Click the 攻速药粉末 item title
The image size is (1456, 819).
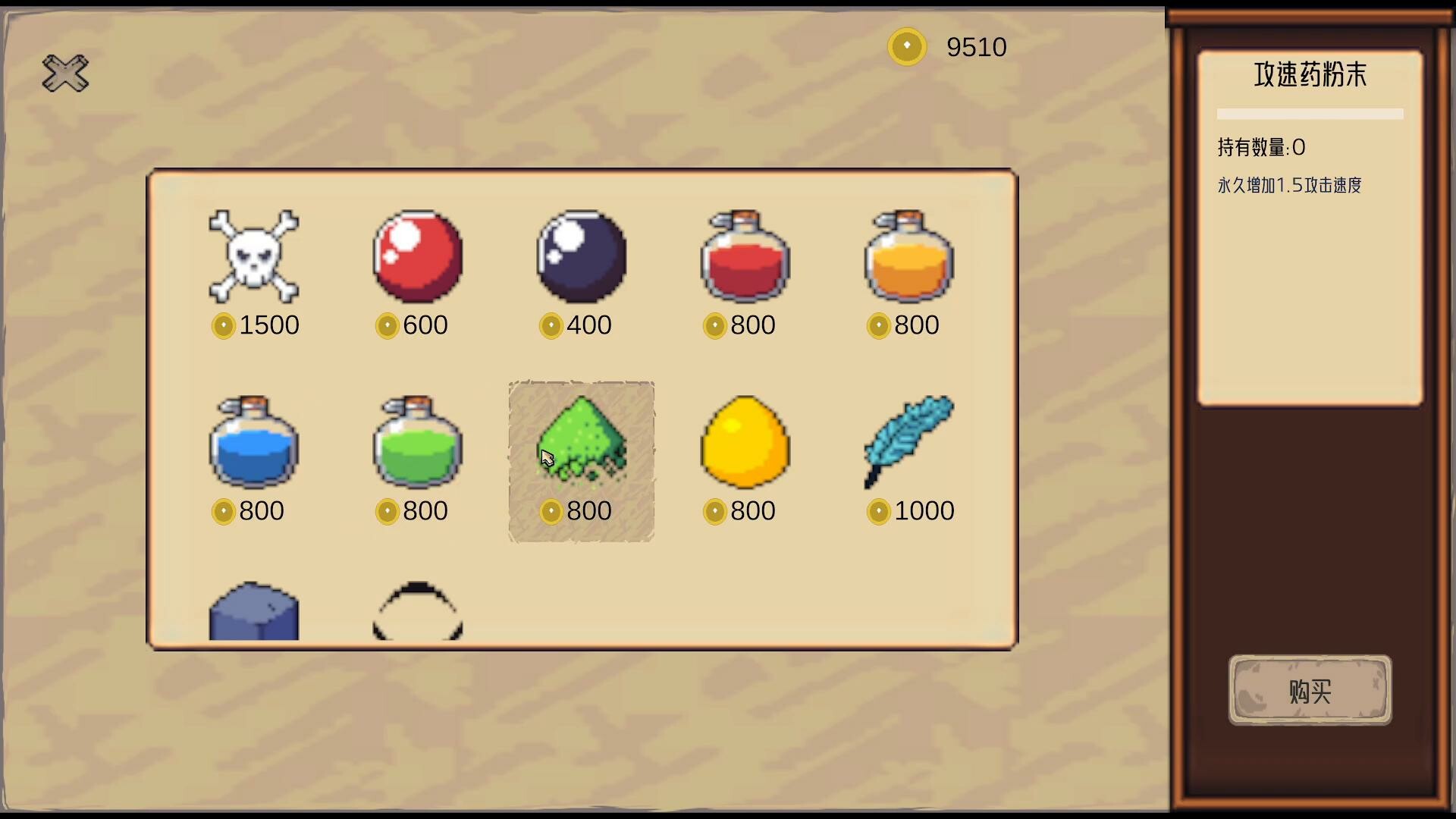pyautogui.click(x=1310, y=75)
